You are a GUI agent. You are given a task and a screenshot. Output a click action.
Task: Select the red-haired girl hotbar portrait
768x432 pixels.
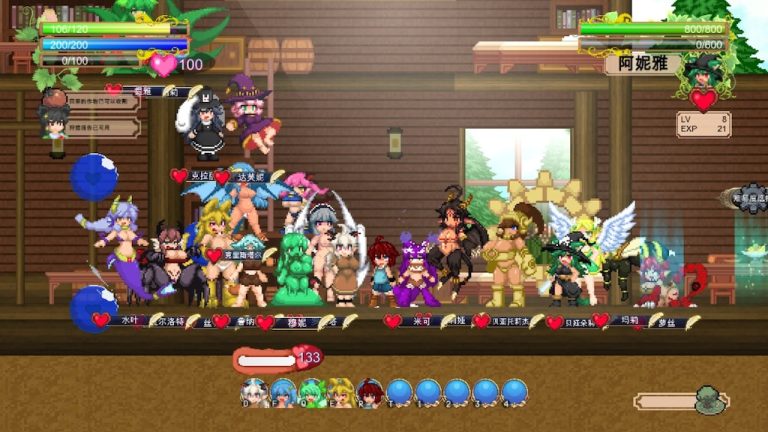point(370,390)
